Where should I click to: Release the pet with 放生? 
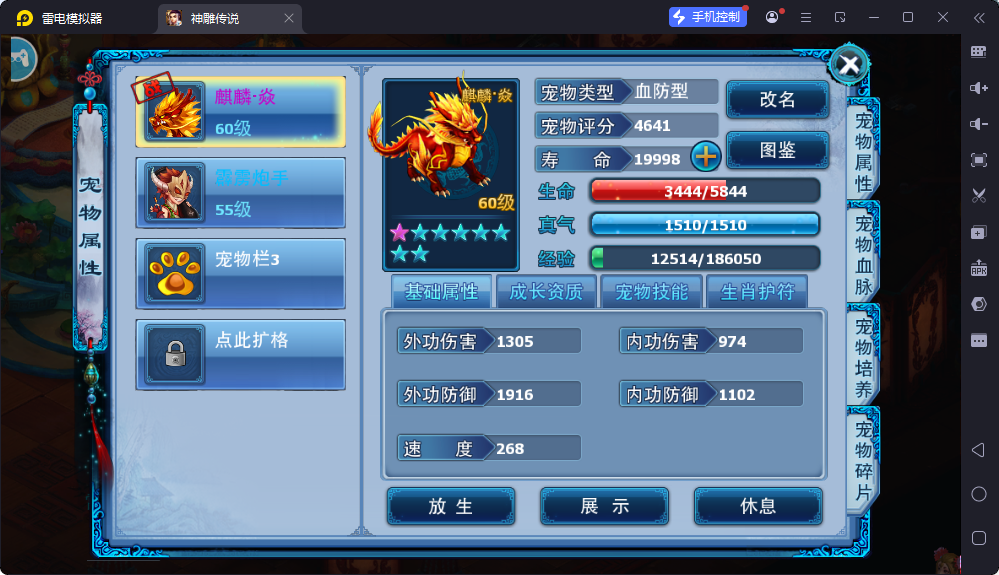point(451,506)
